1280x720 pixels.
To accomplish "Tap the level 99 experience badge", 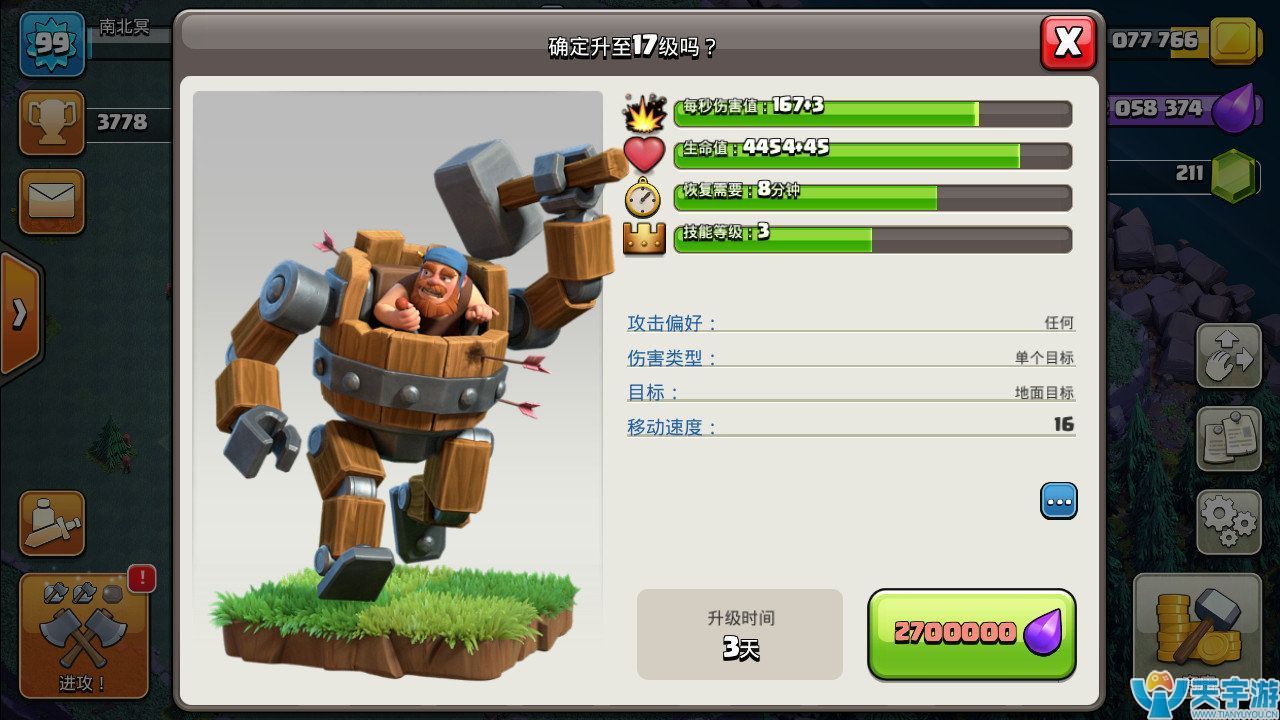I will point(52,43).
